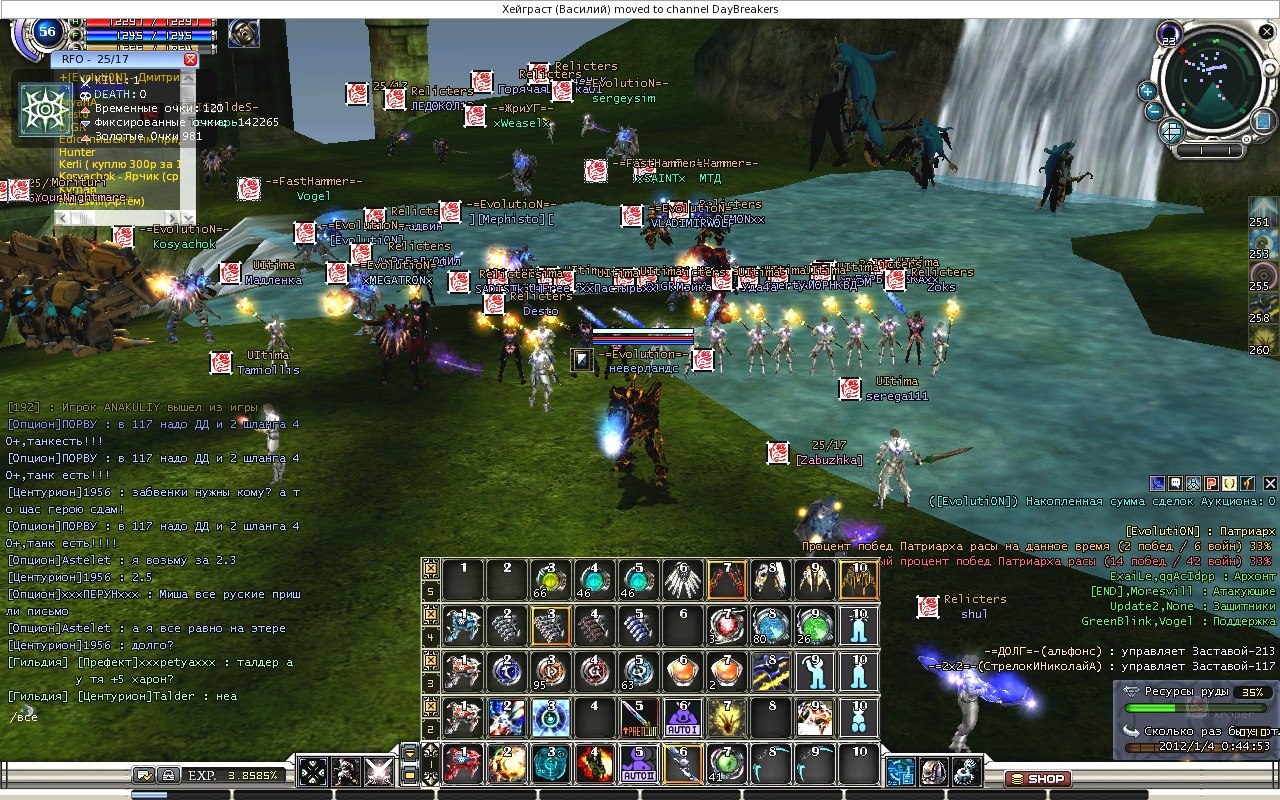Close the system message panel with X

coord(1270,483)
